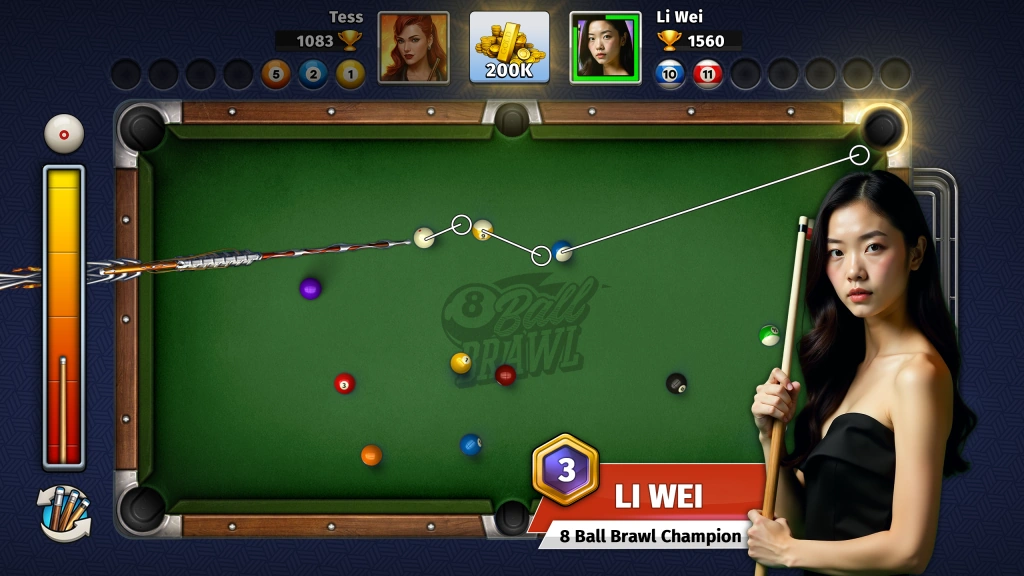Select the pocketed 2 ball icon

pos(313,73)
